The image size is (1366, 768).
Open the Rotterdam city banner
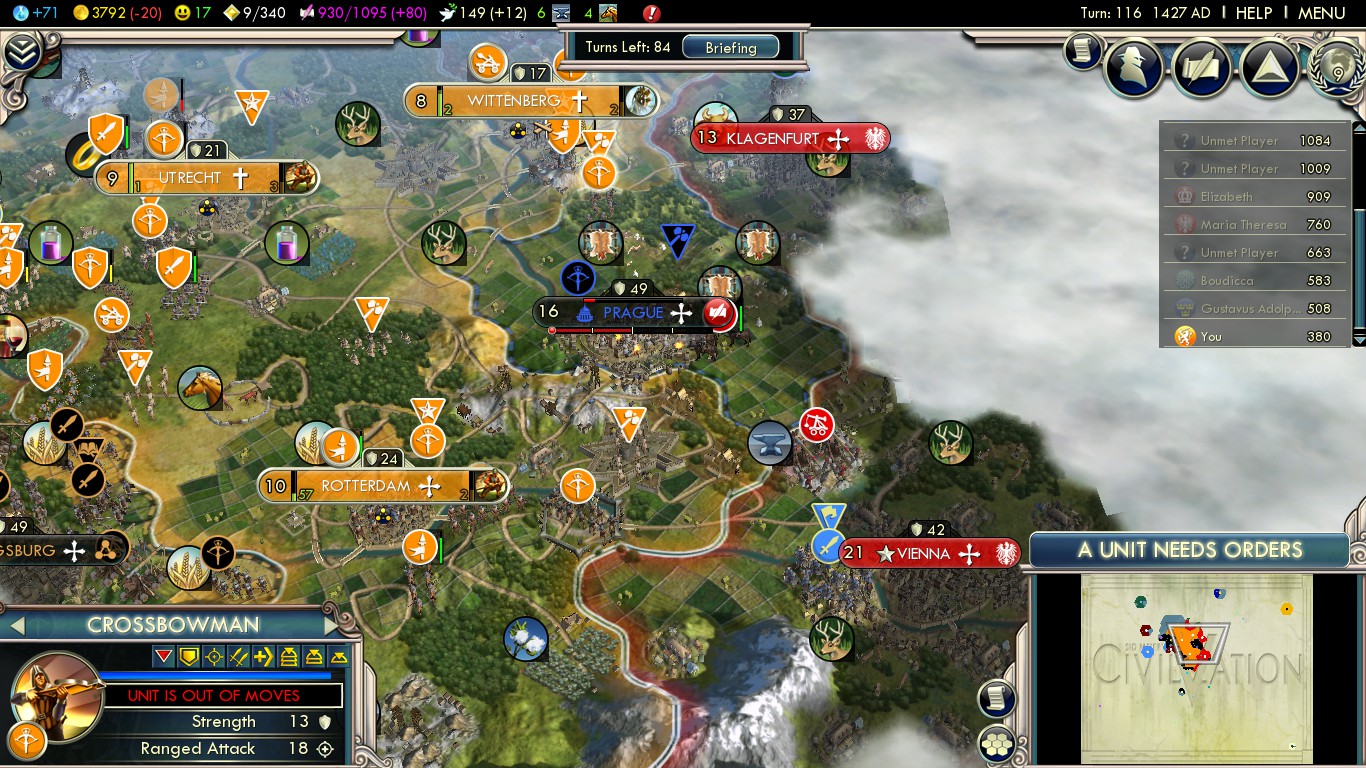[x=366, y=487]
